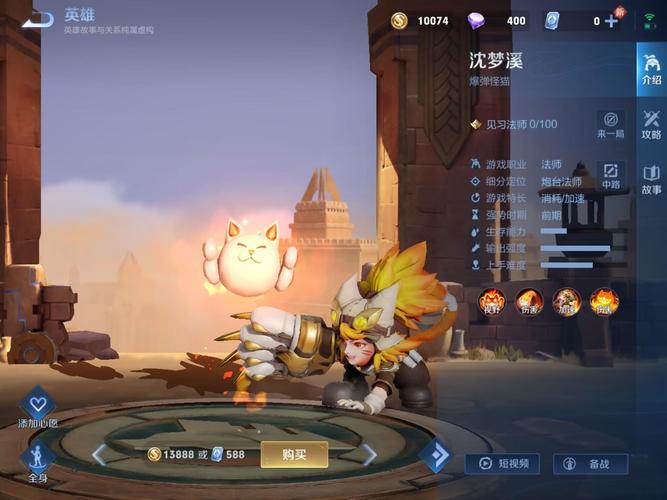
Task: Switch to the 故事 story tab
Action: [651, 178]
